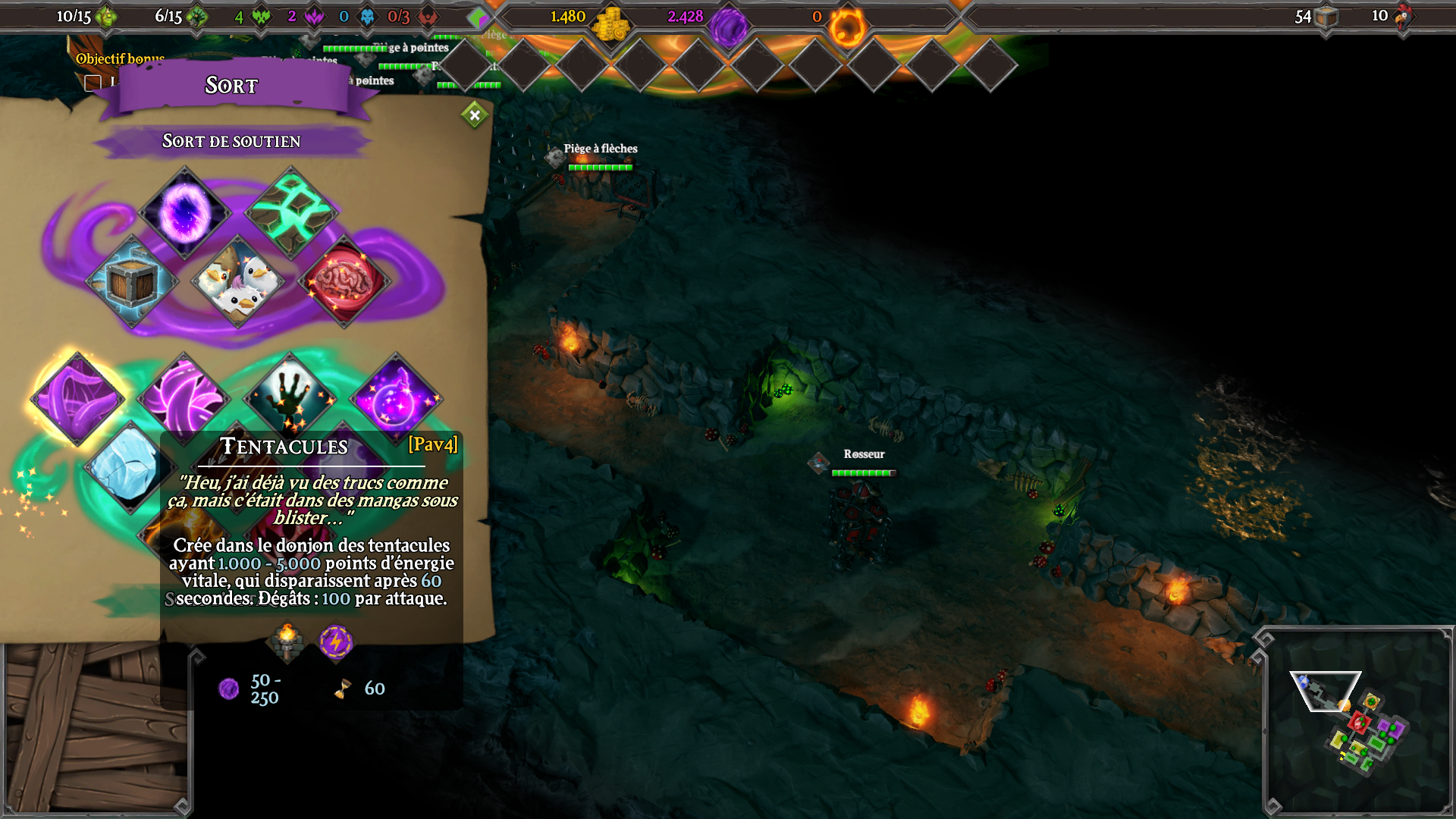The height and width of the screenshot is (819, 1456).
Task: Select the zombie hand spell
Action: 290,394
